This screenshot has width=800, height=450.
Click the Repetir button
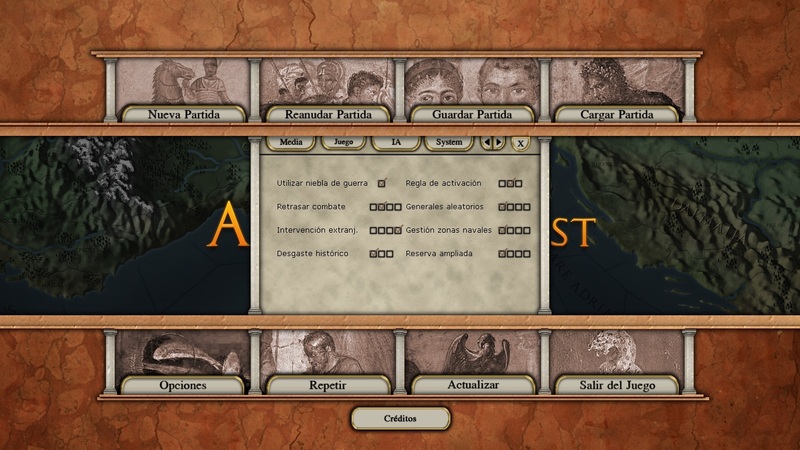[x=327, y=385]
